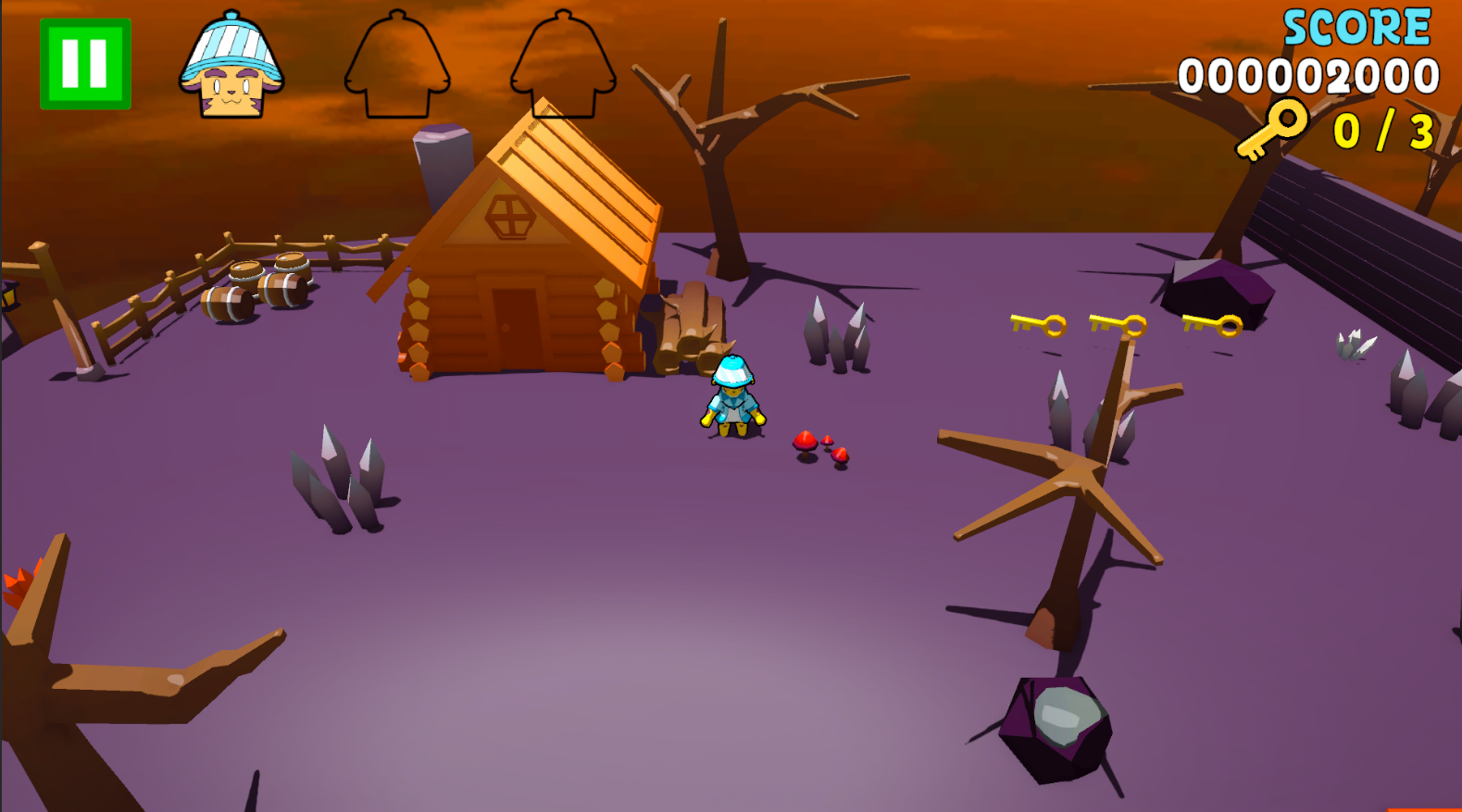Select the cat character portrait with striped hat
Screen dimensions: 1462x812
[231, 67]
